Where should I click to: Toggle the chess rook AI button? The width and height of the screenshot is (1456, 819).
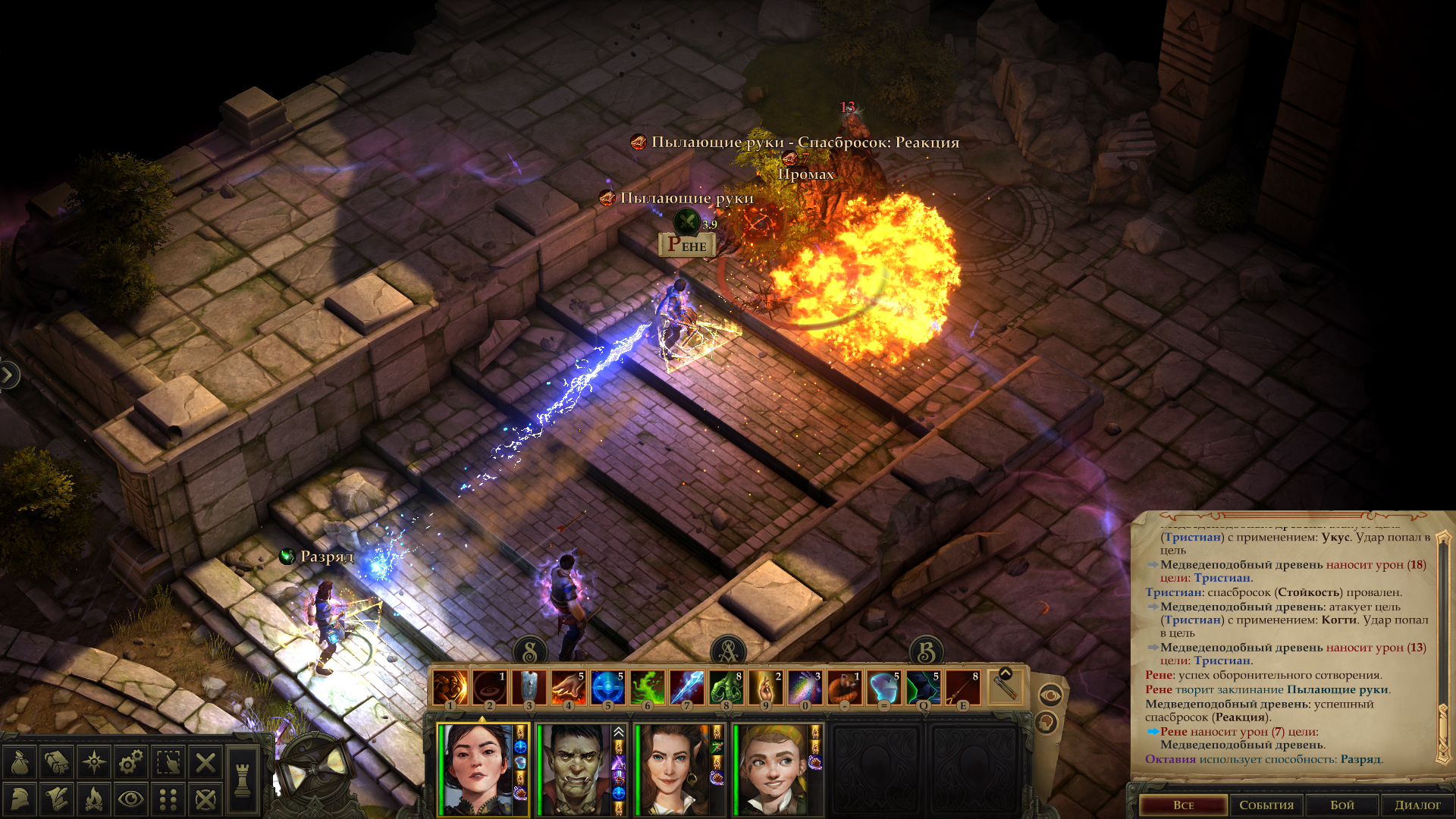pos(243,780)
